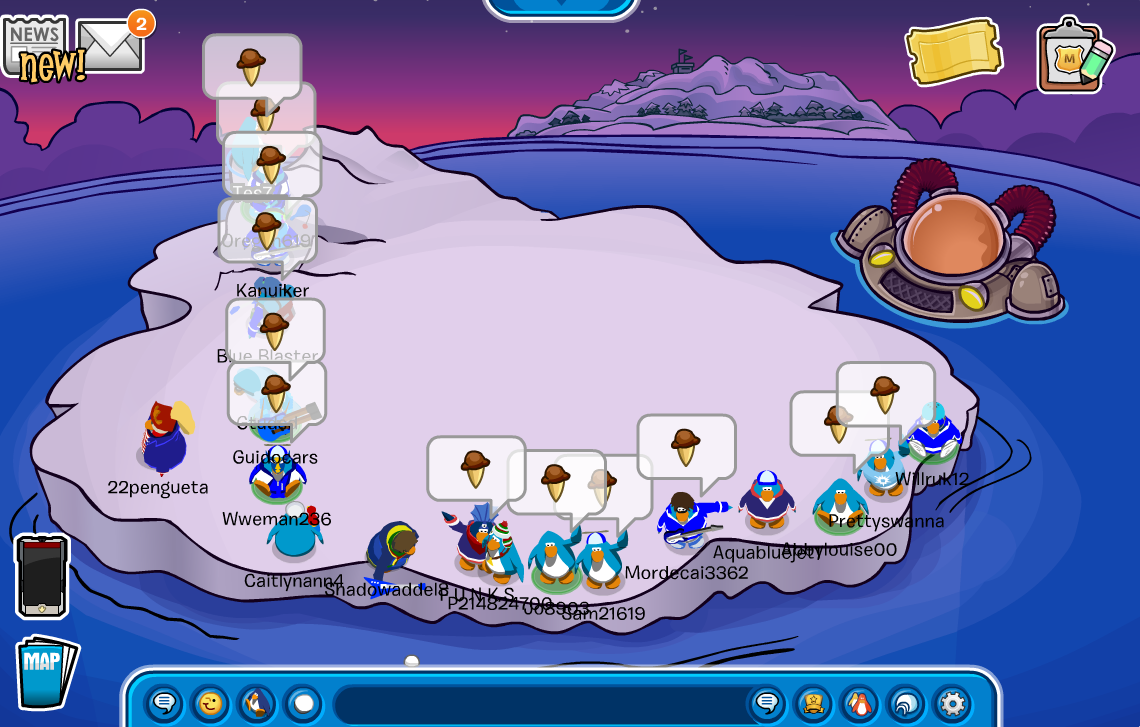
Task: Go to your igloo
Action: [906, 704]
